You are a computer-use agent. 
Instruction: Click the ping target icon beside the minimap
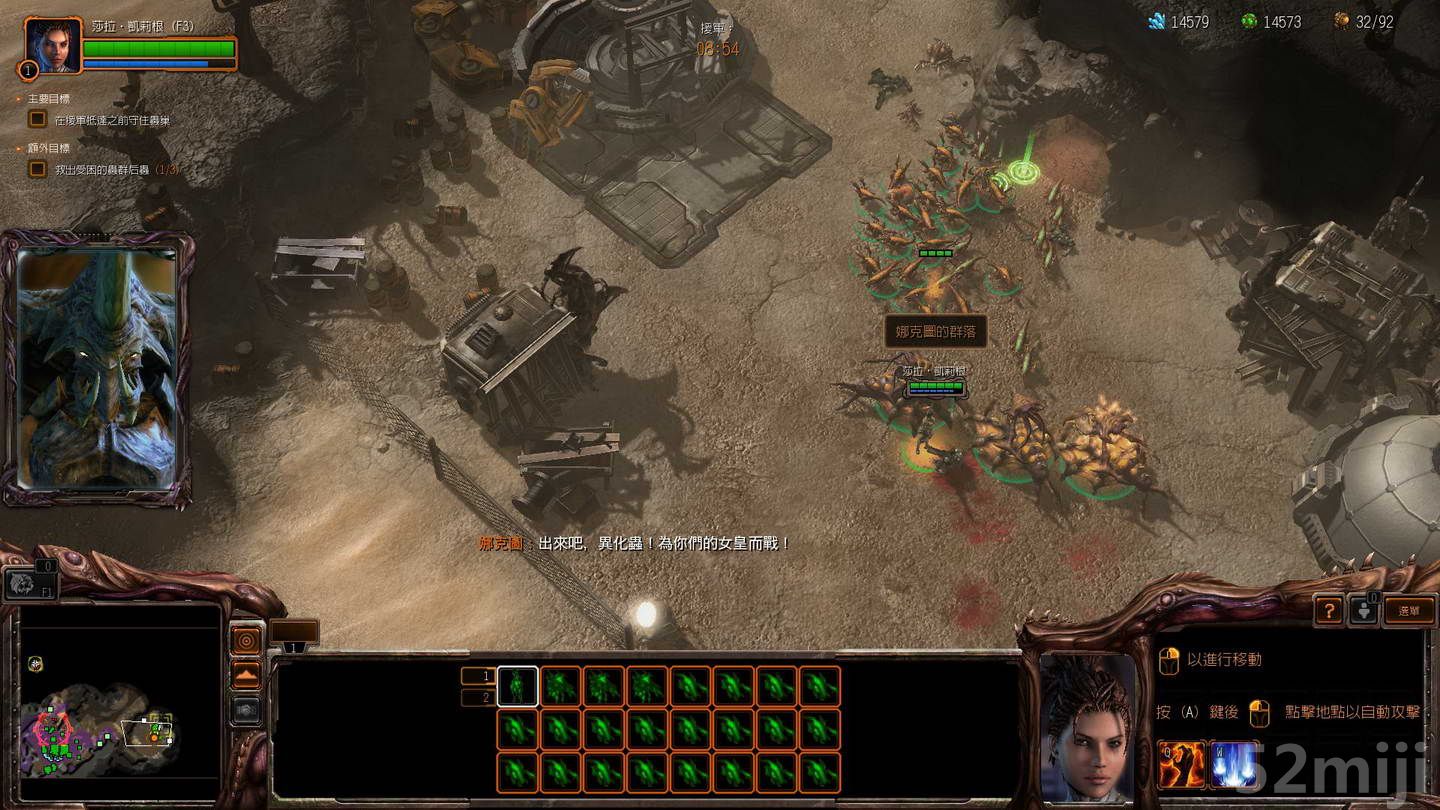tap(246, 640)
